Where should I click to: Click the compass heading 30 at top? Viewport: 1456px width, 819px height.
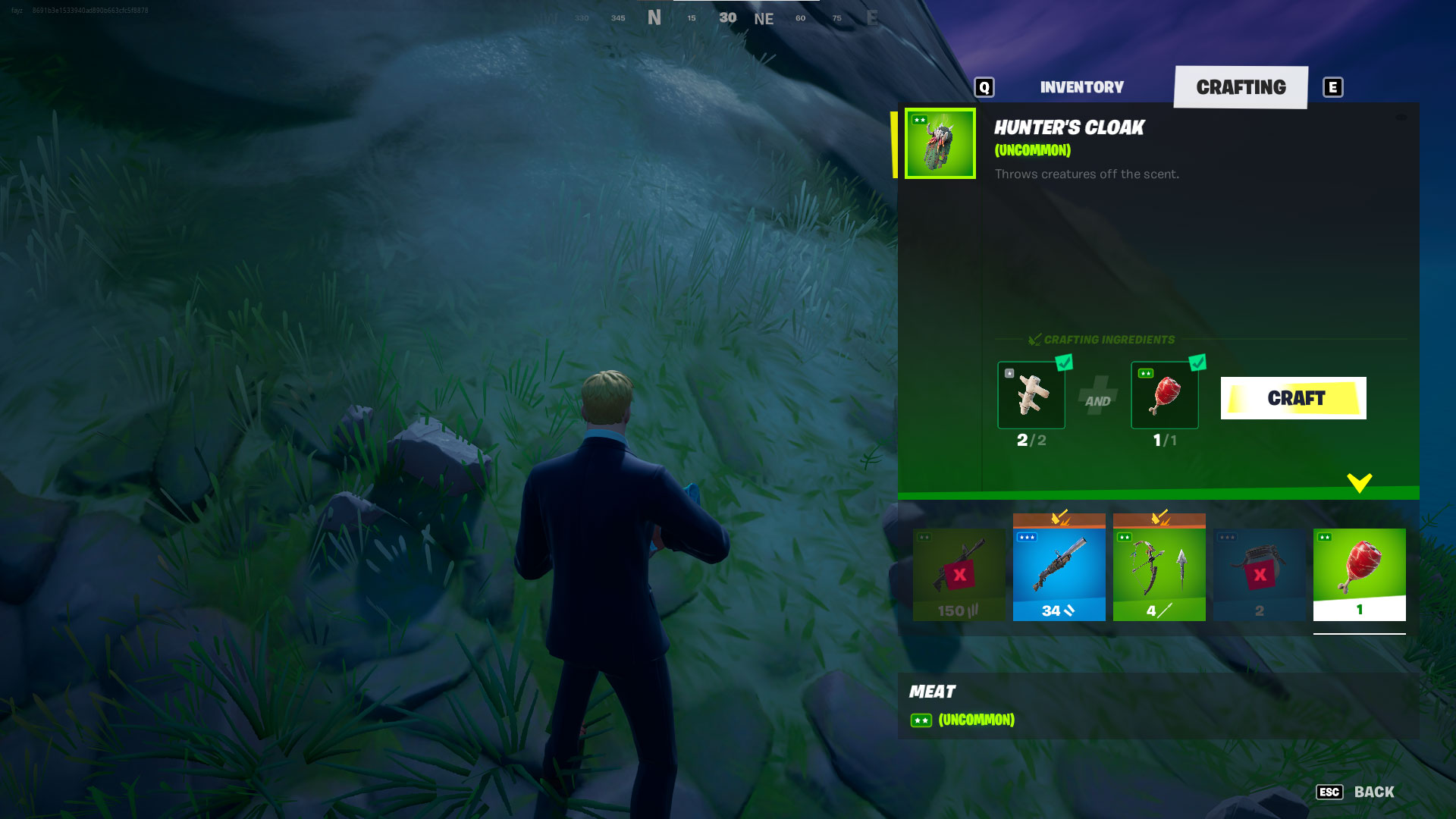(x=726, y=17)
